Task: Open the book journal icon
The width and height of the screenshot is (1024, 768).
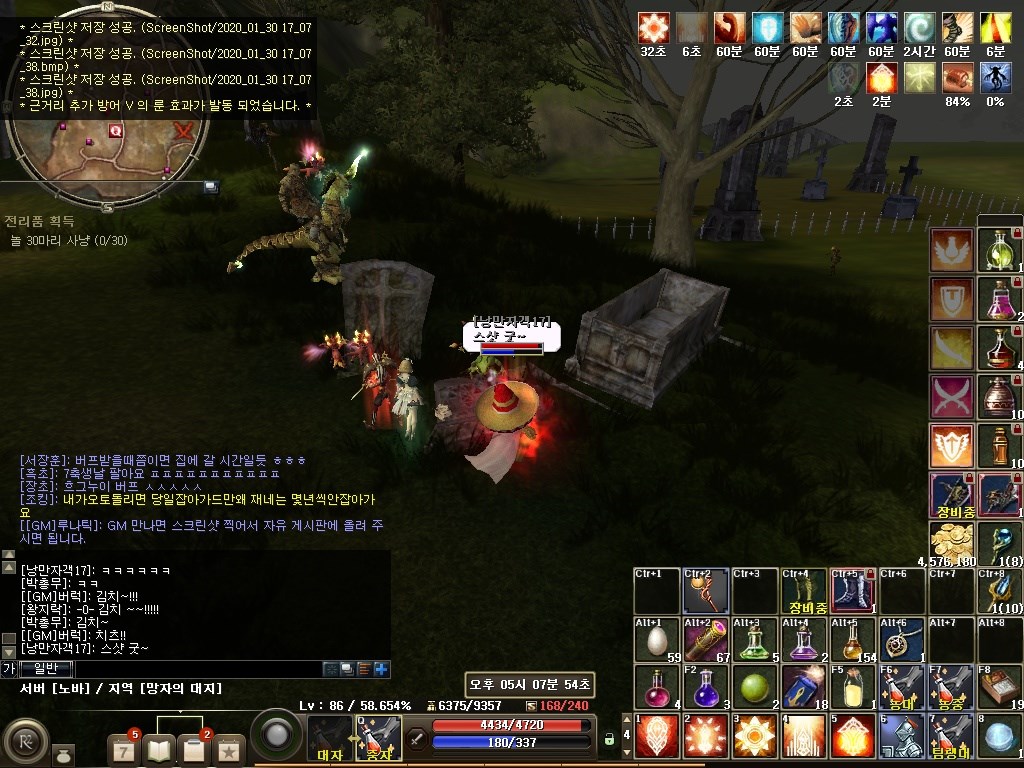Action: 160,748
